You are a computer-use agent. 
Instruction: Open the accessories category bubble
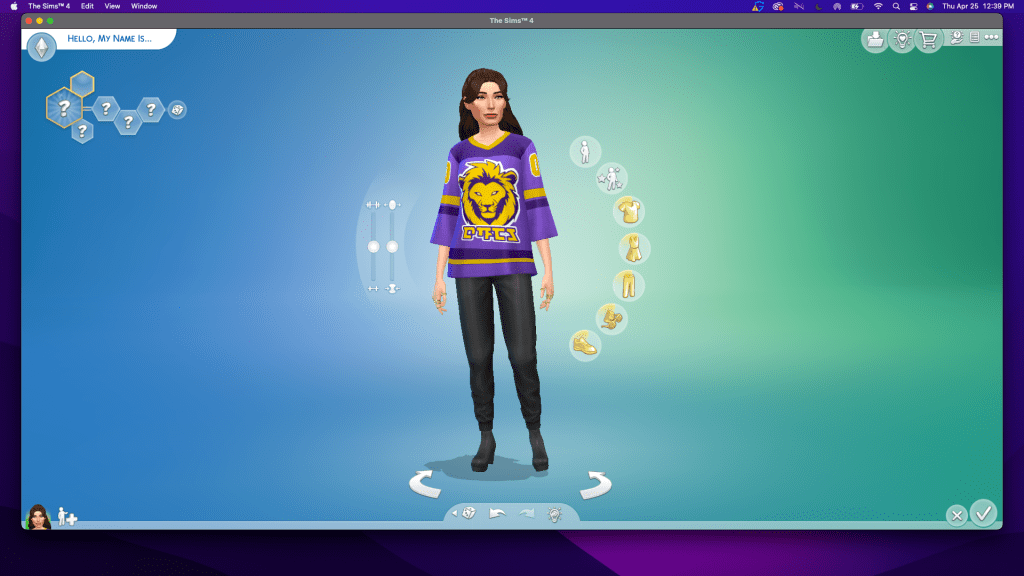[611, 319]
